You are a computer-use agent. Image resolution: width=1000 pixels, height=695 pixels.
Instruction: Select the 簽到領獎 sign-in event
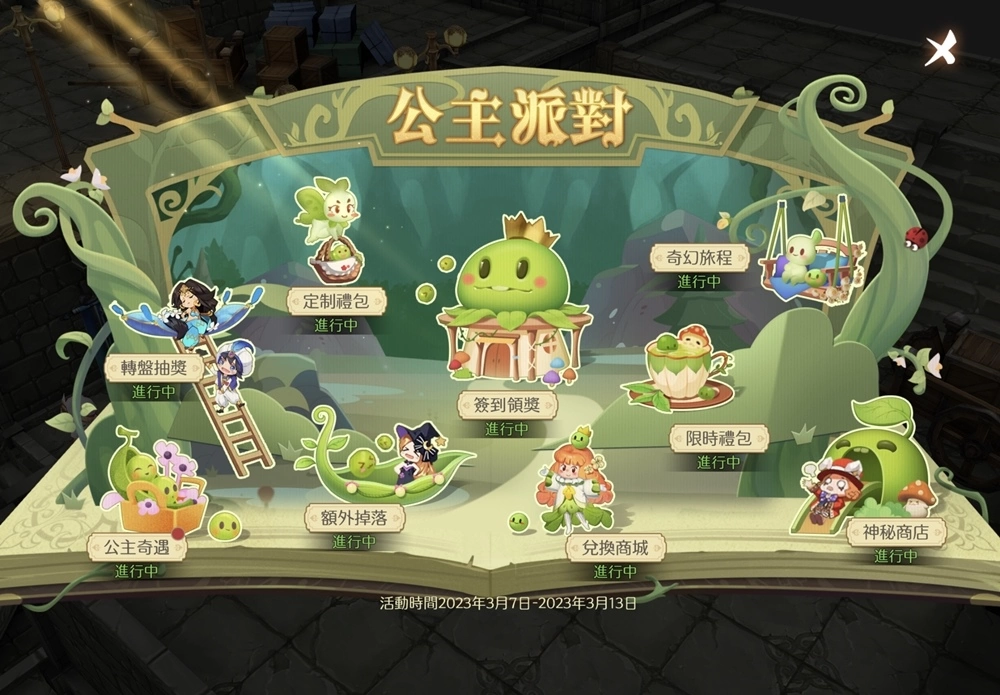(507, 405)
